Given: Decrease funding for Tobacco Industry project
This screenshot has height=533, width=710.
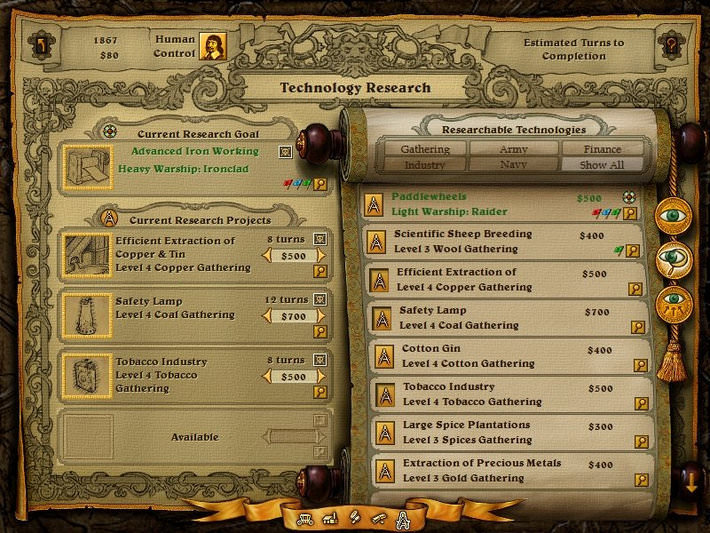Looking at the screenshot, I should pyautogui.click(x=266, y=376).
